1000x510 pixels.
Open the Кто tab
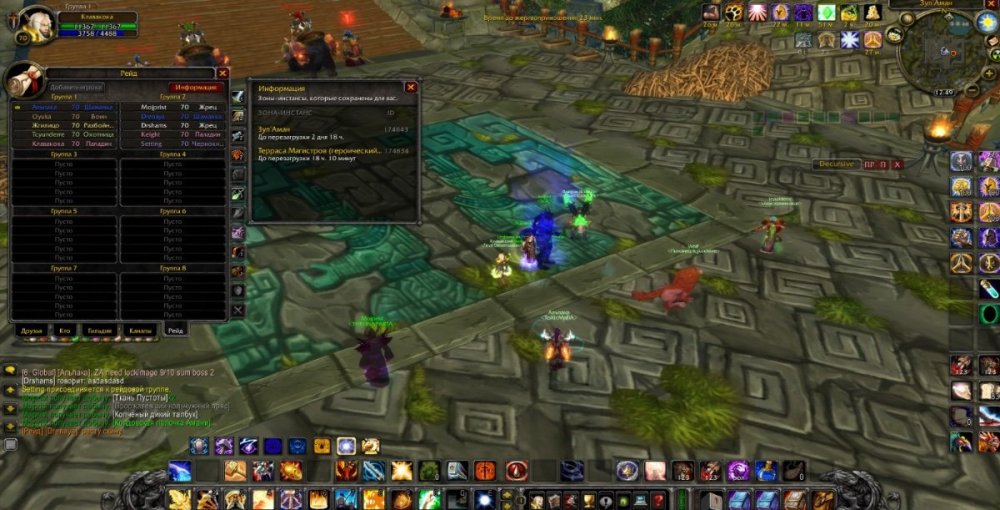65,330
